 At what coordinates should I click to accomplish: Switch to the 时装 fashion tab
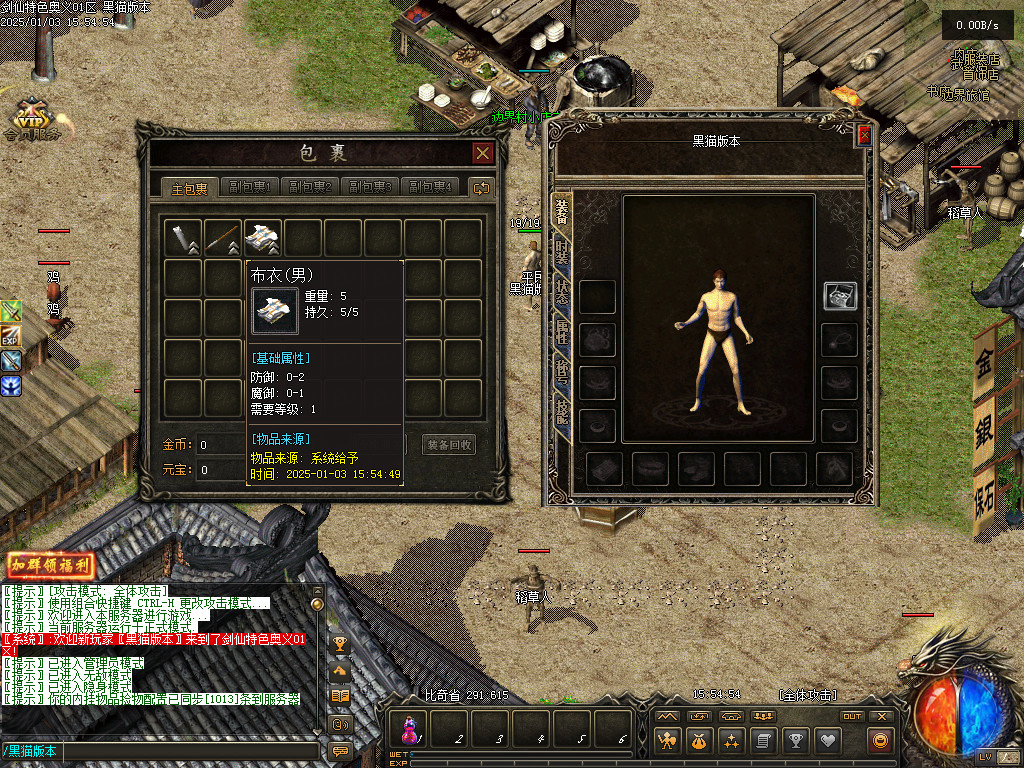562,251
